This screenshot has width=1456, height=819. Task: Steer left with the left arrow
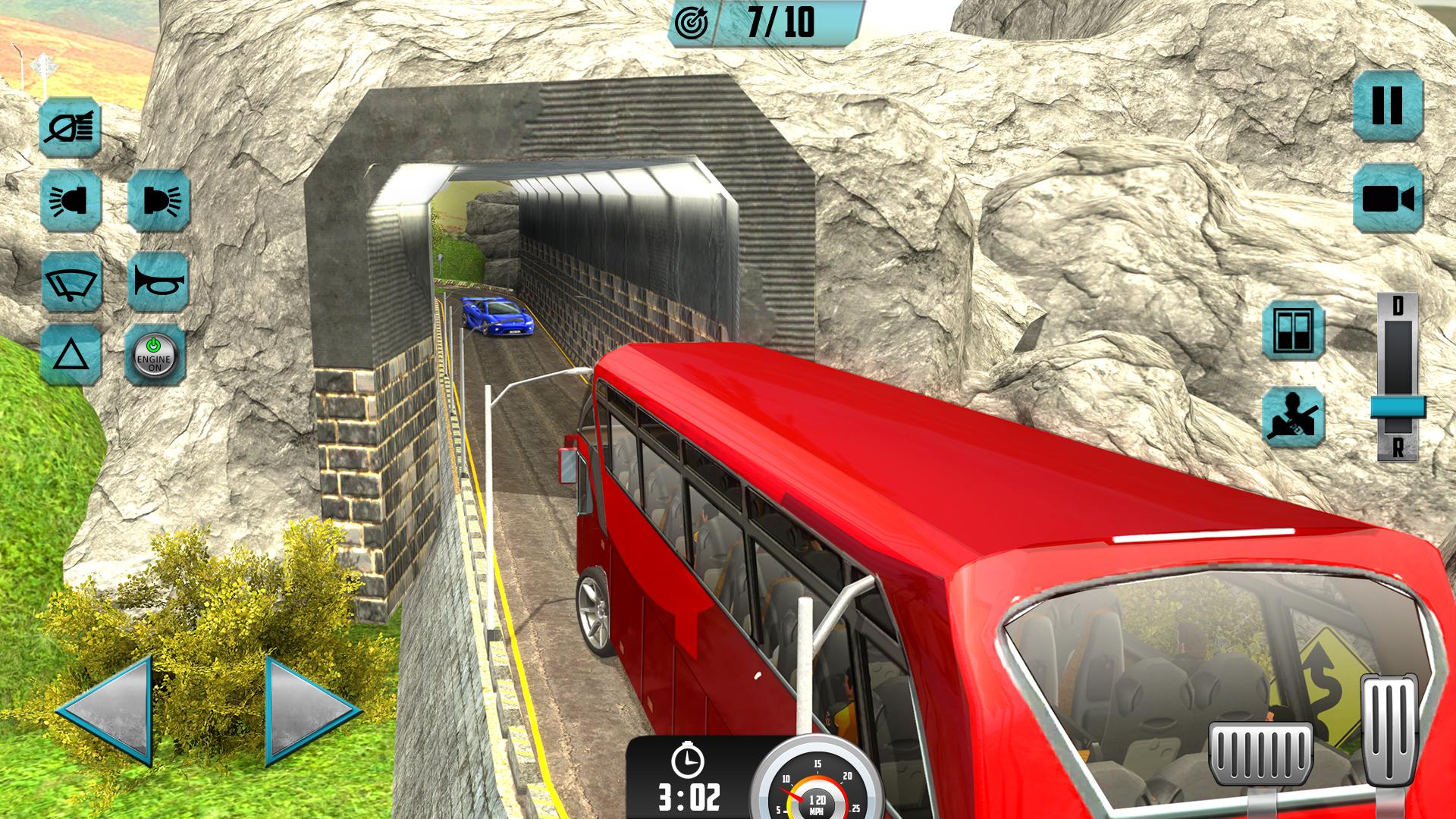[x=106, y=711]
